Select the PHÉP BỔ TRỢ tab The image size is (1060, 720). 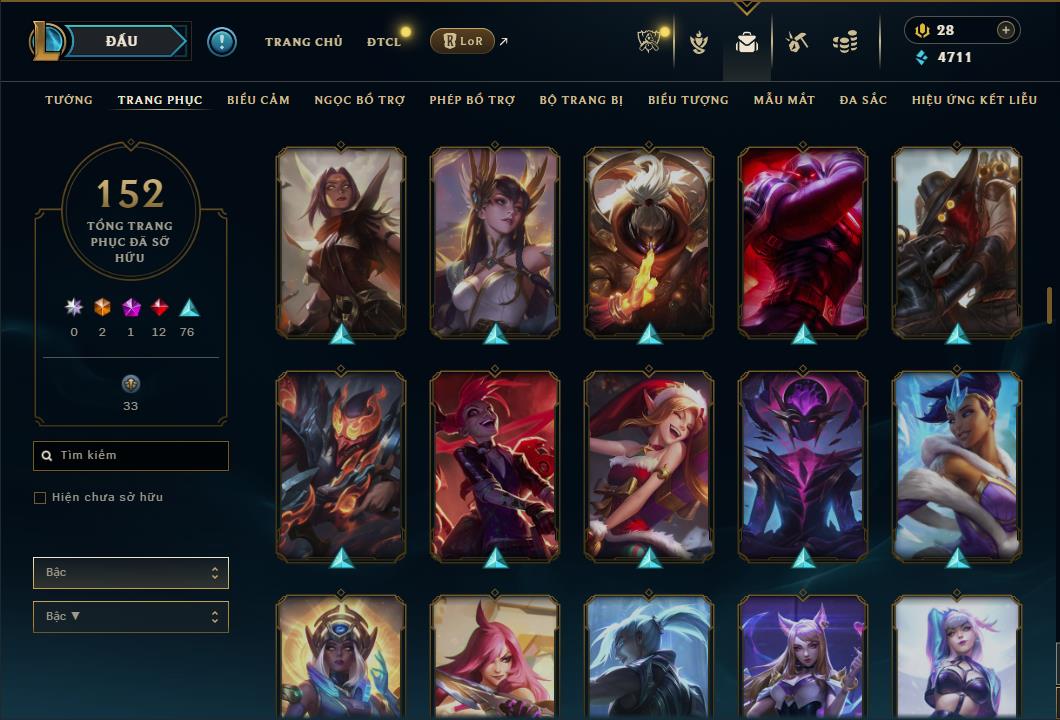point(472,100)
